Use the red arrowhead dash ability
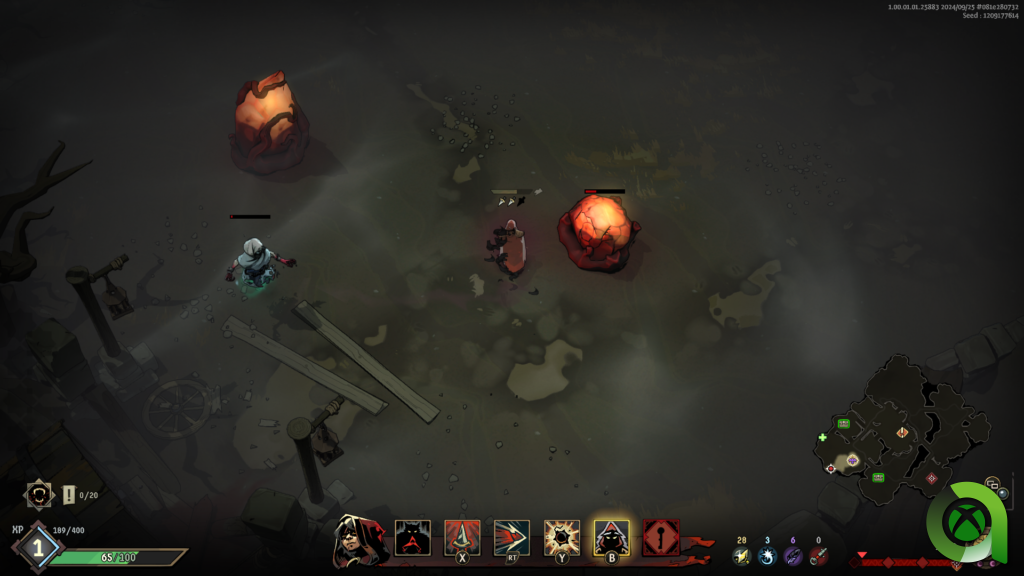 (511, 538)
